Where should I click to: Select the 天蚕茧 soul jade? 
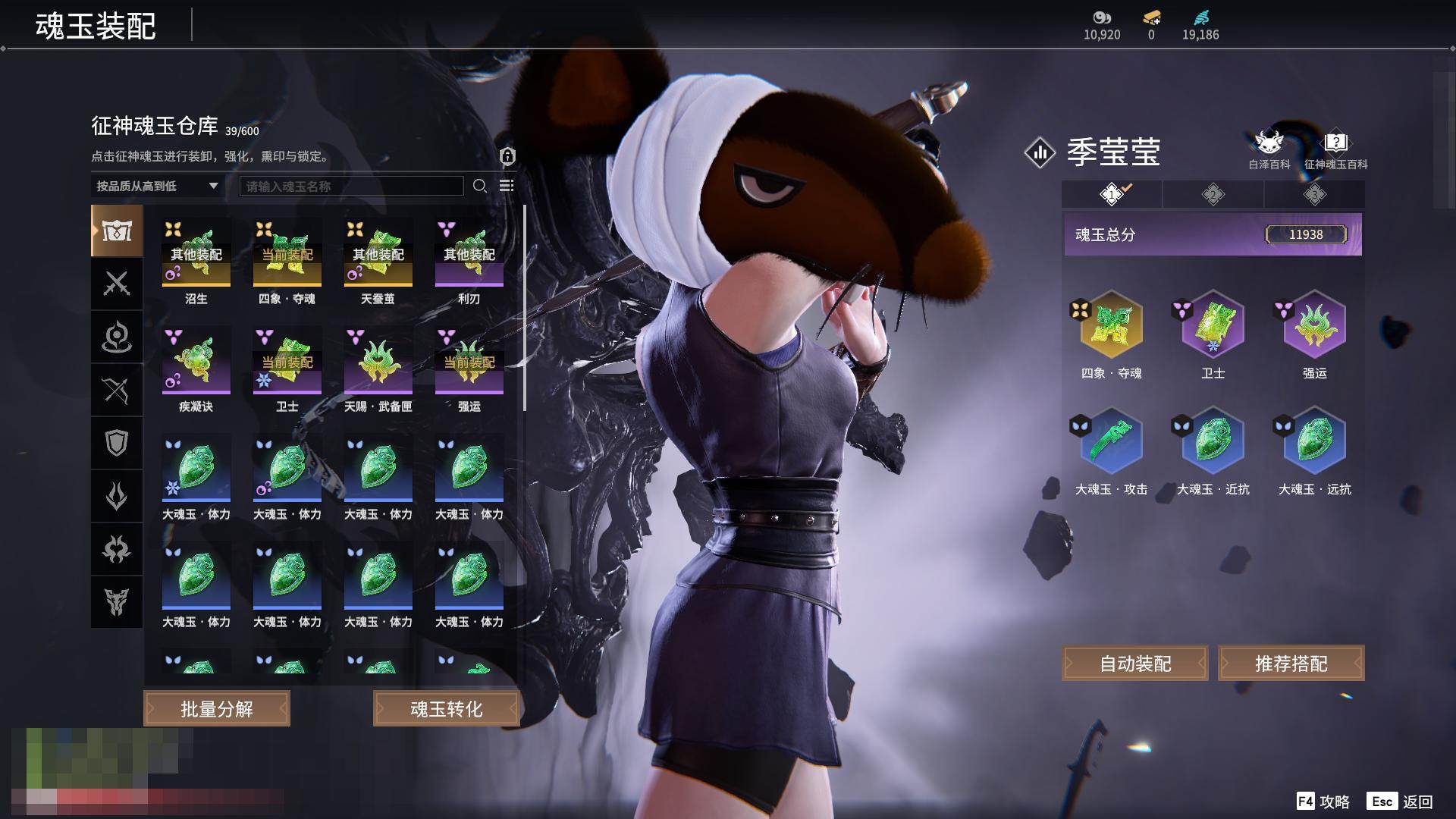click(378, 254)
